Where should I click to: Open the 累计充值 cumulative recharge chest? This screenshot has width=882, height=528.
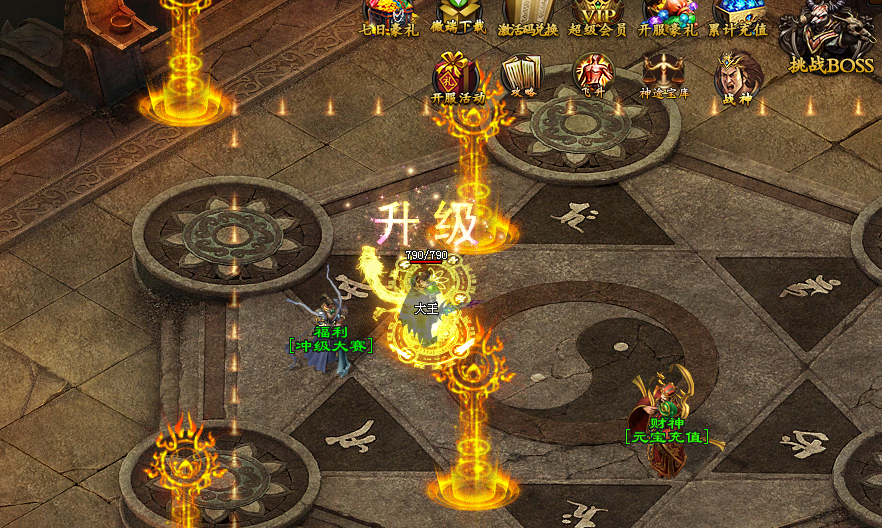(739, 16)
